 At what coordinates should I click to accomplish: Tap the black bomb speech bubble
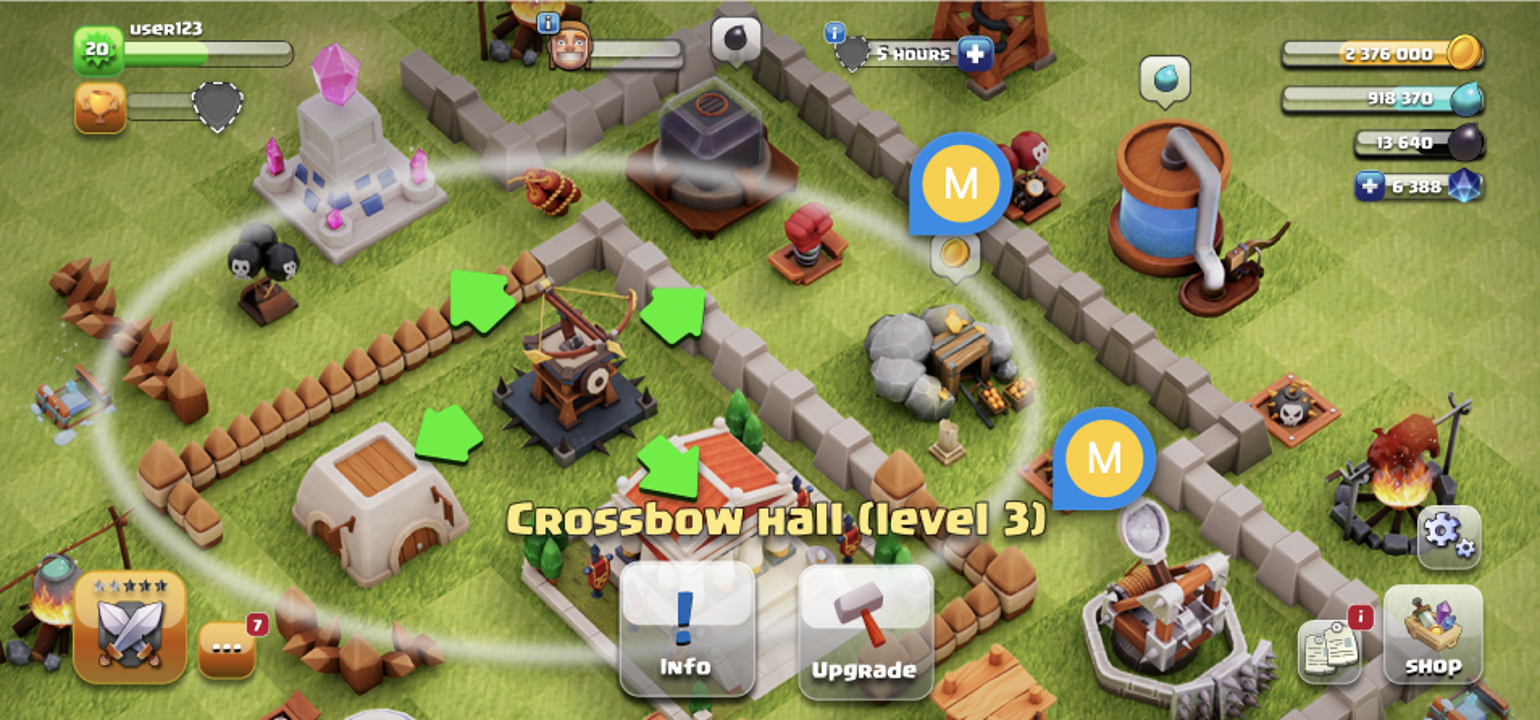click(737, 41)
